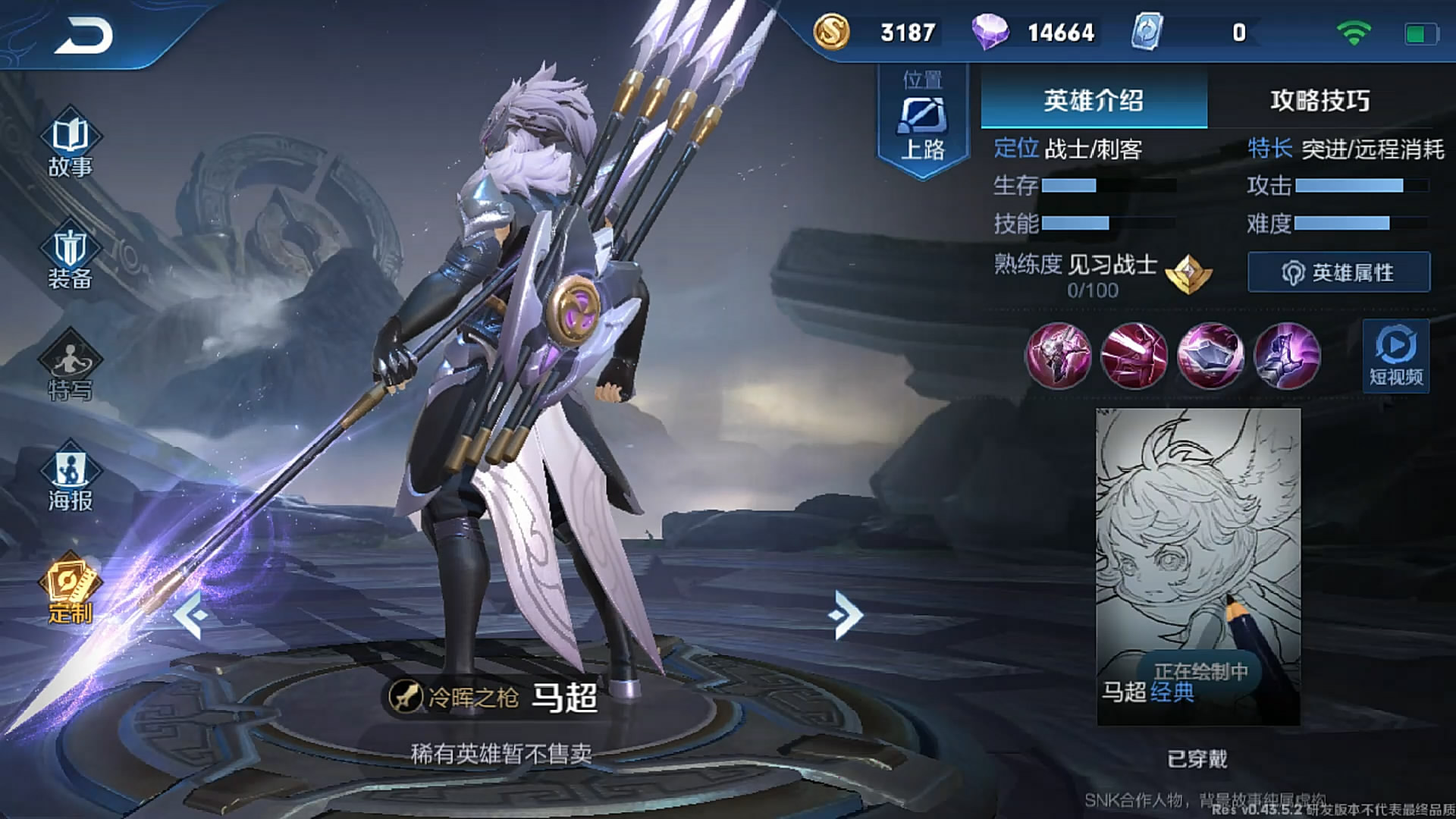Open the 英雄属性 hero attributes panel

click(1338, 272)
